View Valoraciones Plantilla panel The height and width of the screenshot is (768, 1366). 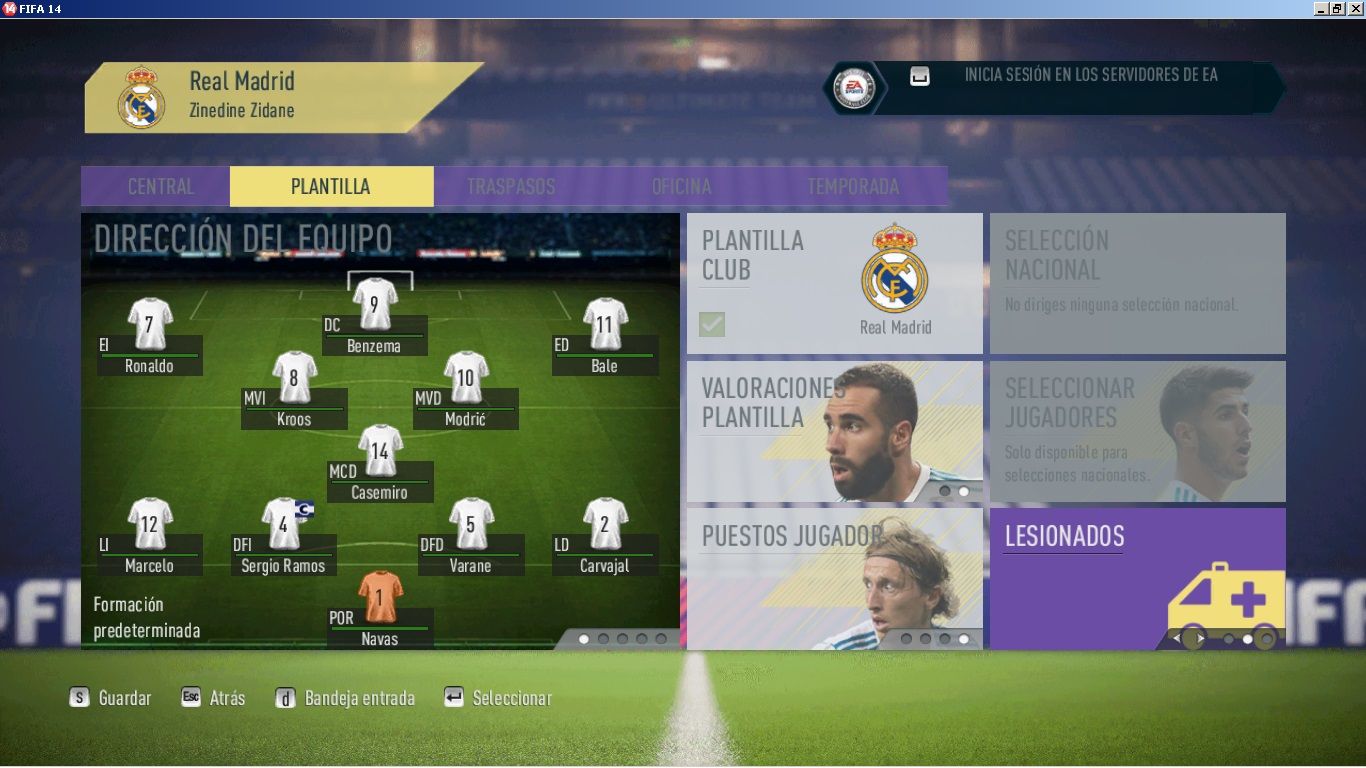tap(834, 431)
